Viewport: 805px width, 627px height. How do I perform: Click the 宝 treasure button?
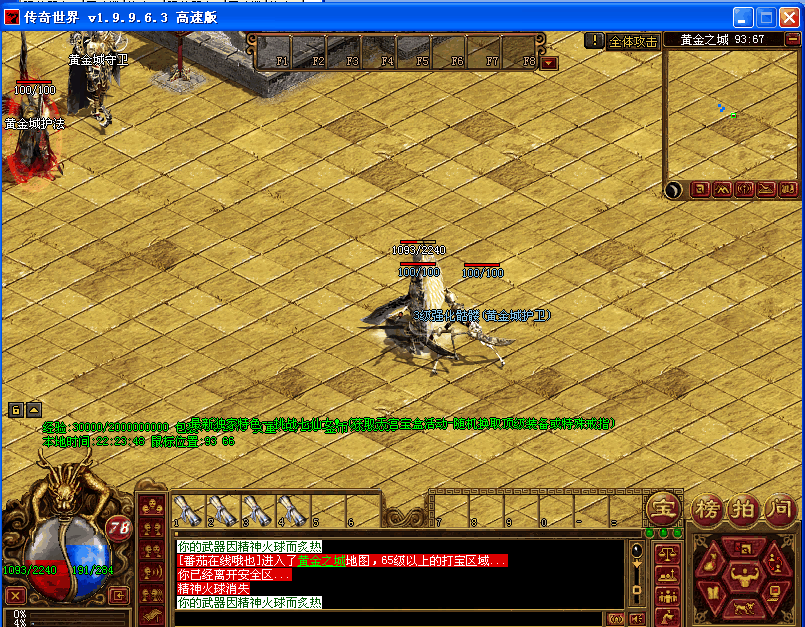point(660,507)
